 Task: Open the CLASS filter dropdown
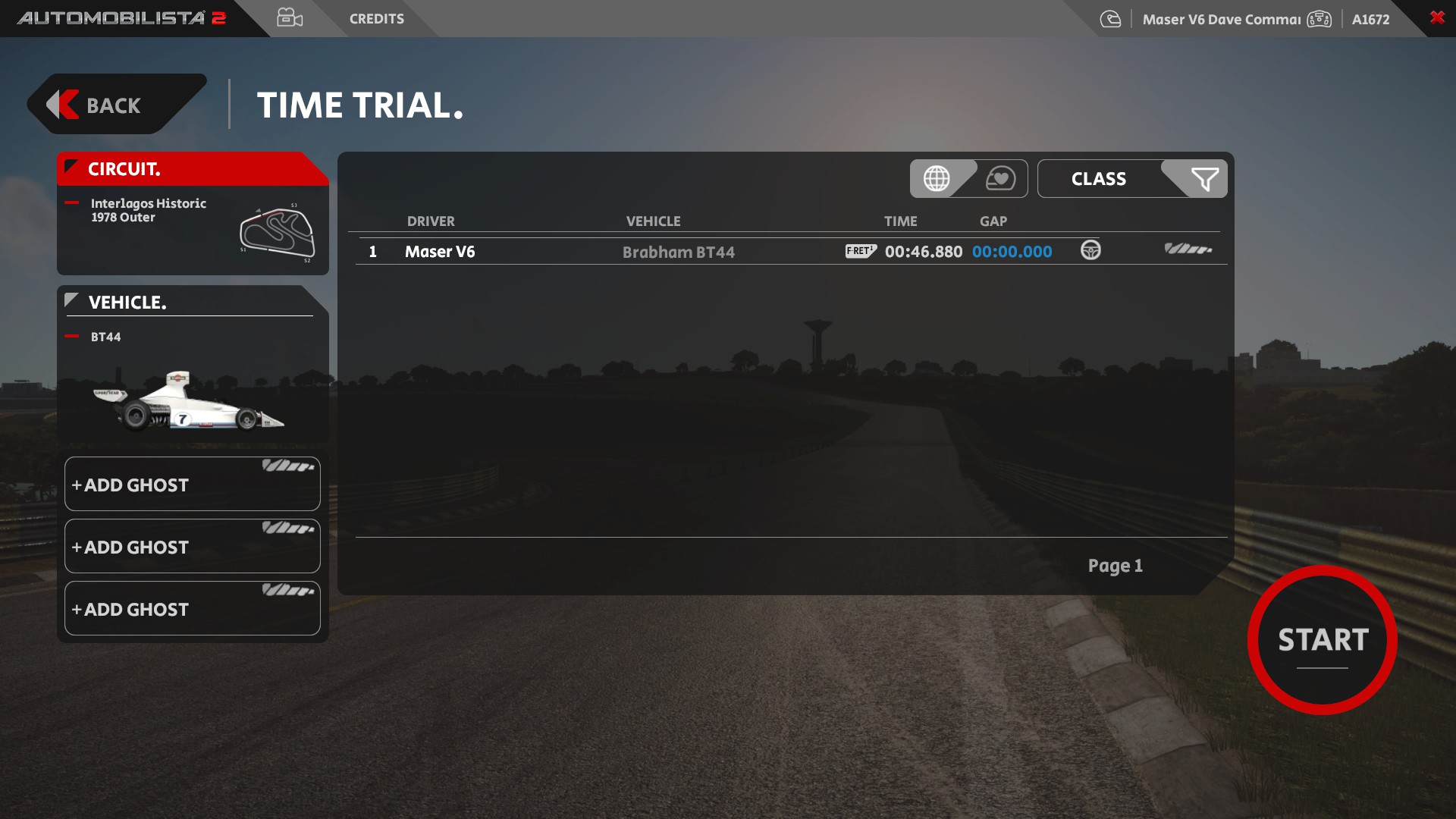tap(1131, 179)
